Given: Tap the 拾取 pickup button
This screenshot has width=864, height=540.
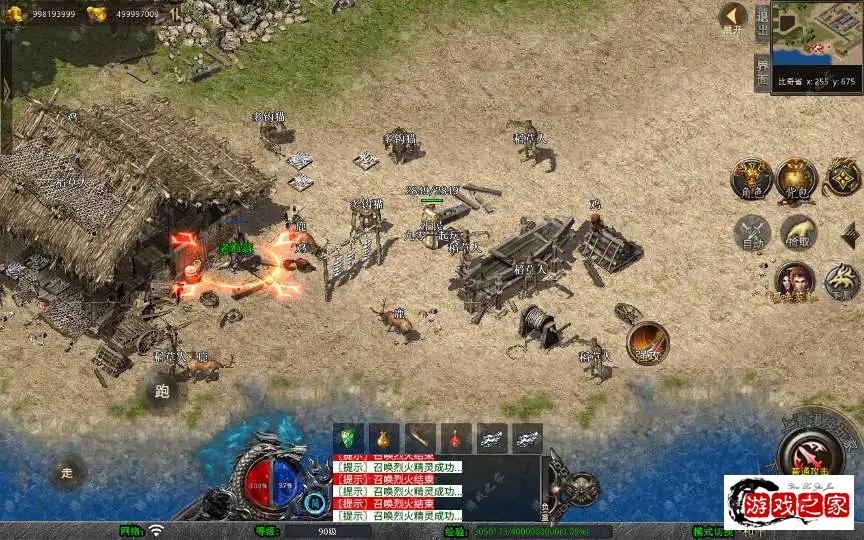Looking at the screenshot, I should pos(798,232).
